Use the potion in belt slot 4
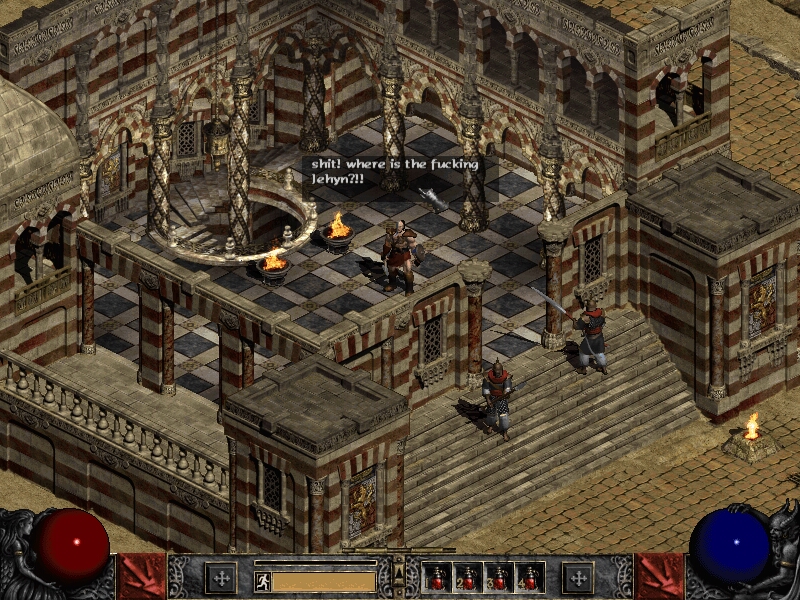 click(528, 578)
